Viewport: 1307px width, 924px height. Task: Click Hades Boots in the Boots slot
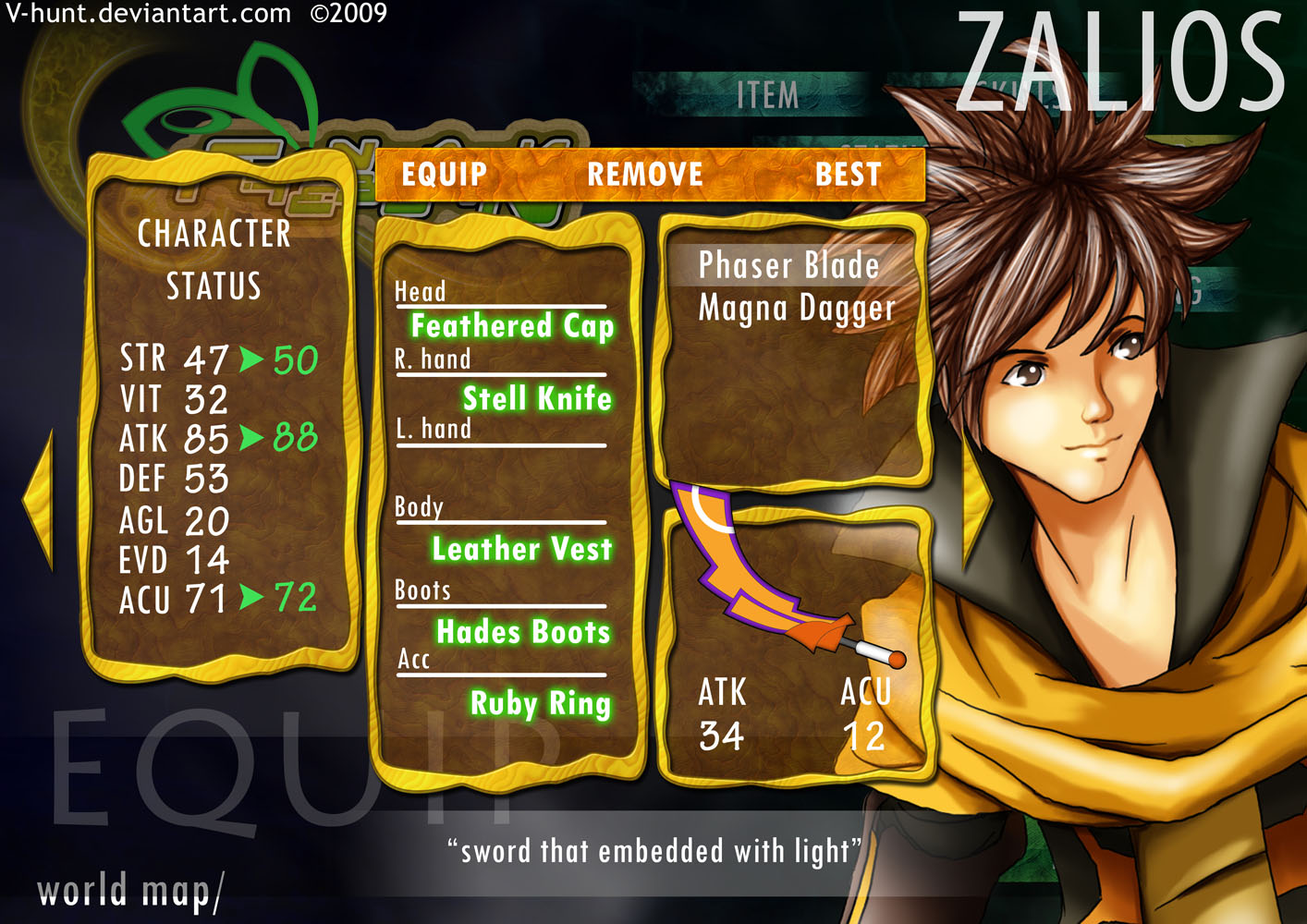point(522,633)
